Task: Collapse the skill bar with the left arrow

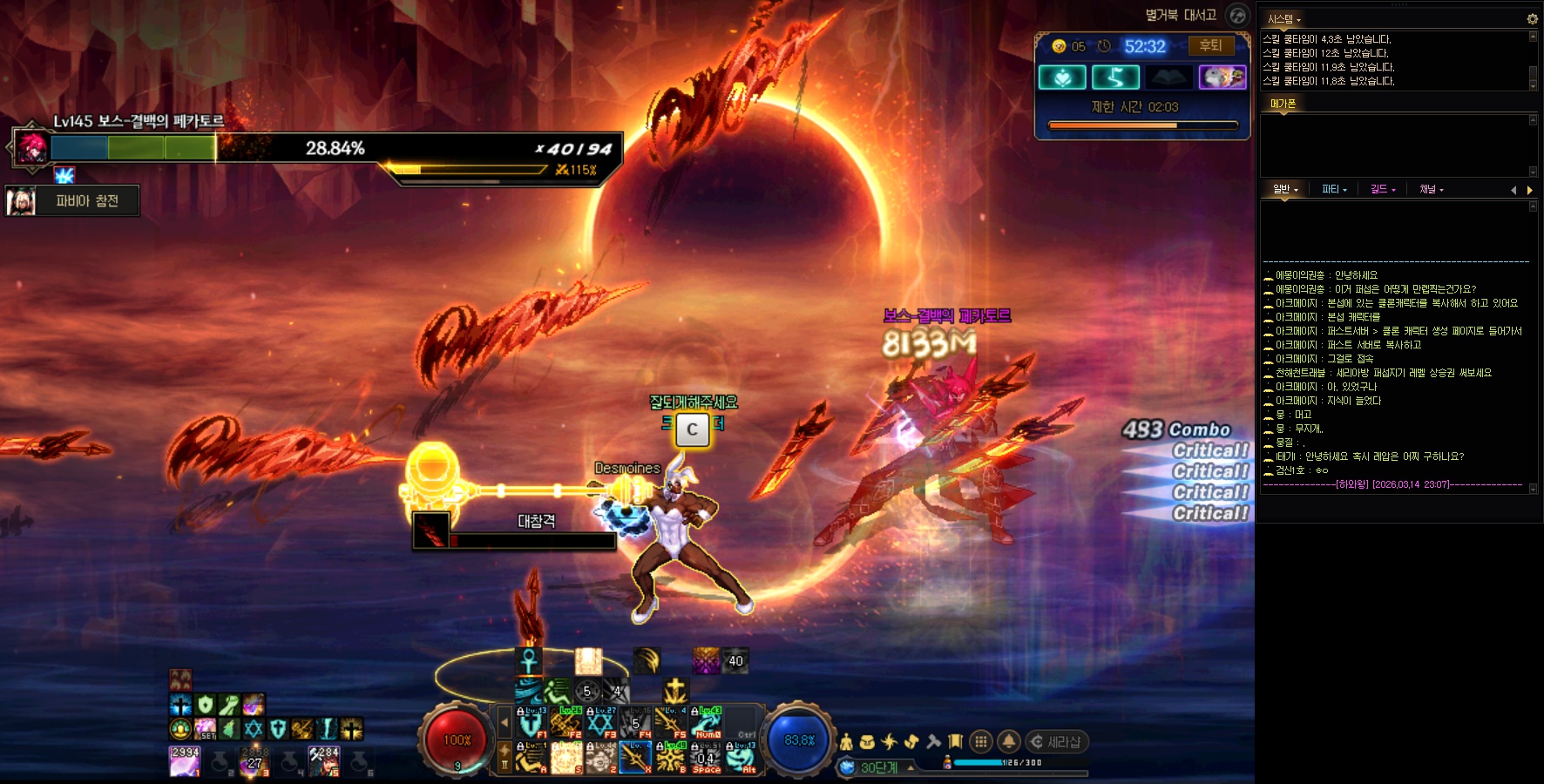Action: point(504,722)
